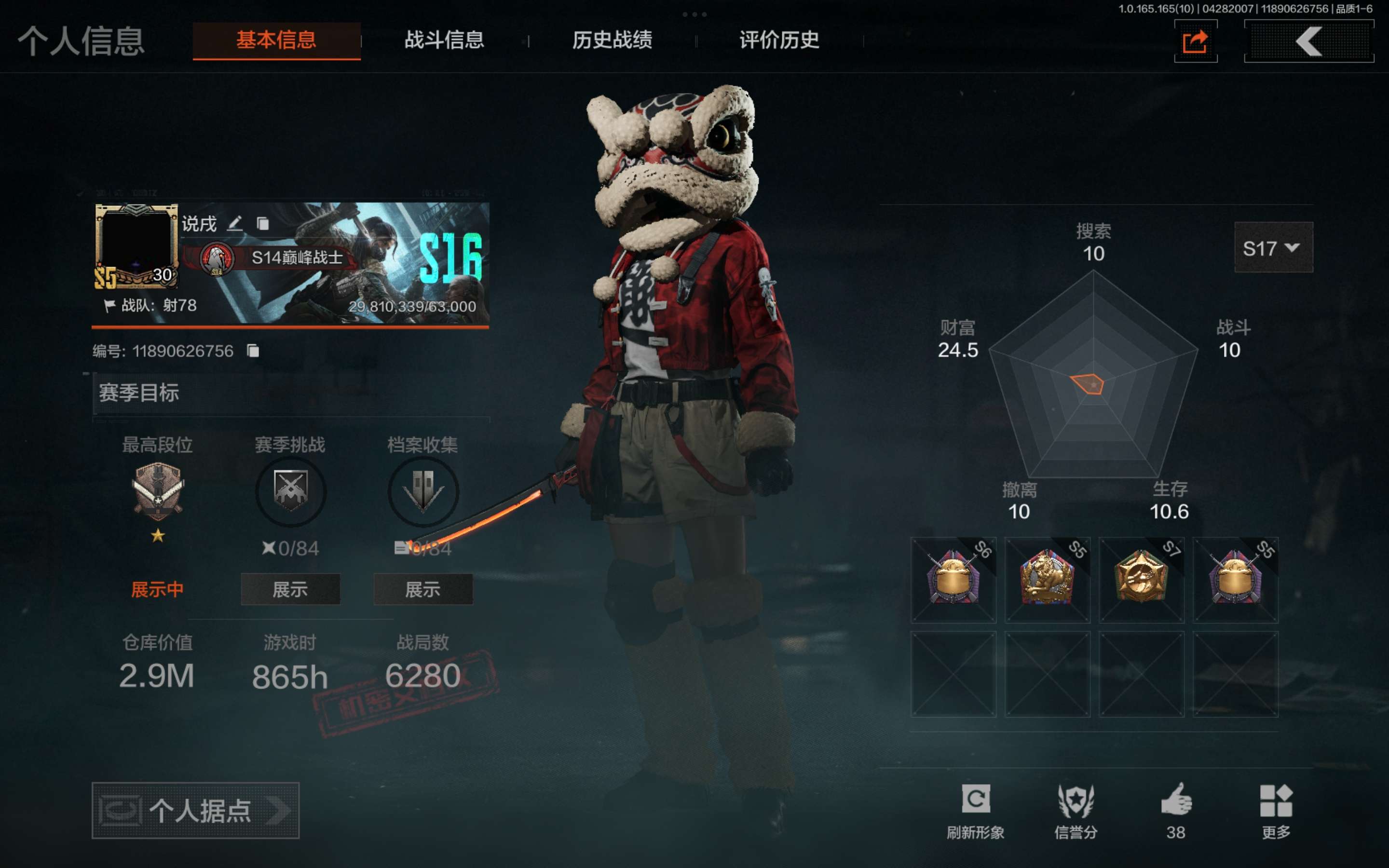View the 历史战绩 tab
The width and height of the screenshot is (1389, 868).
[x=612, y=40]
